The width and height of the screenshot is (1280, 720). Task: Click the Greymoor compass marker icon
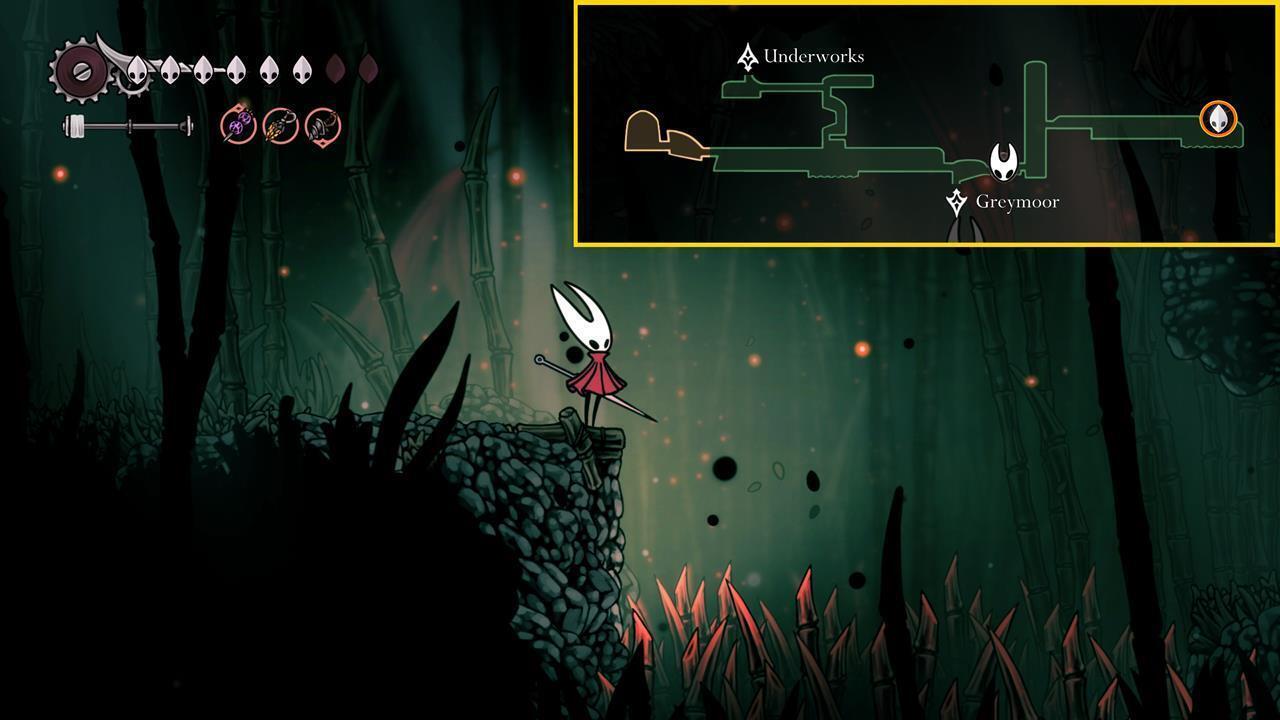(959, 200)
